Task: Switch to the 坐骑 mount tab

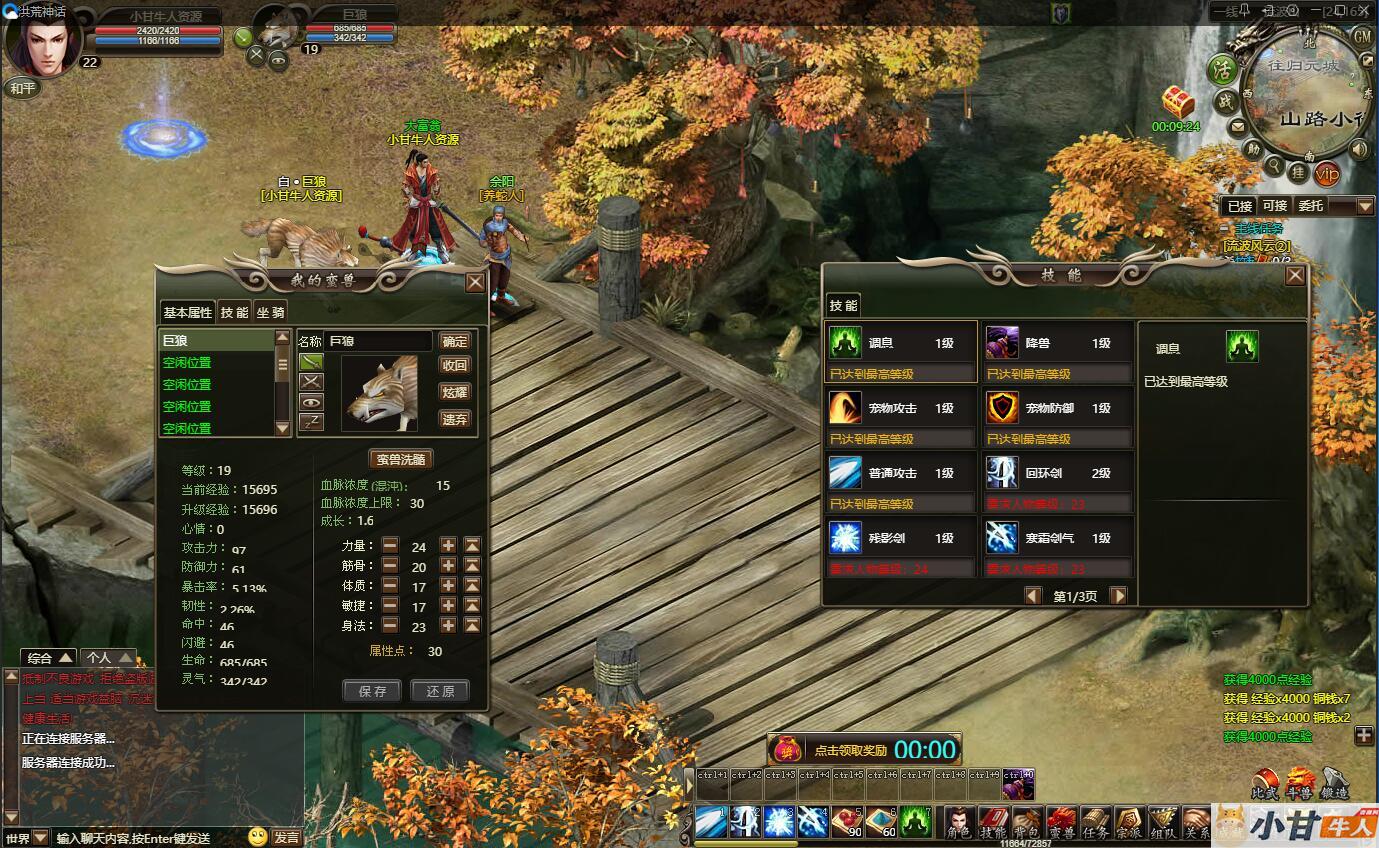Action: [270, 312]
